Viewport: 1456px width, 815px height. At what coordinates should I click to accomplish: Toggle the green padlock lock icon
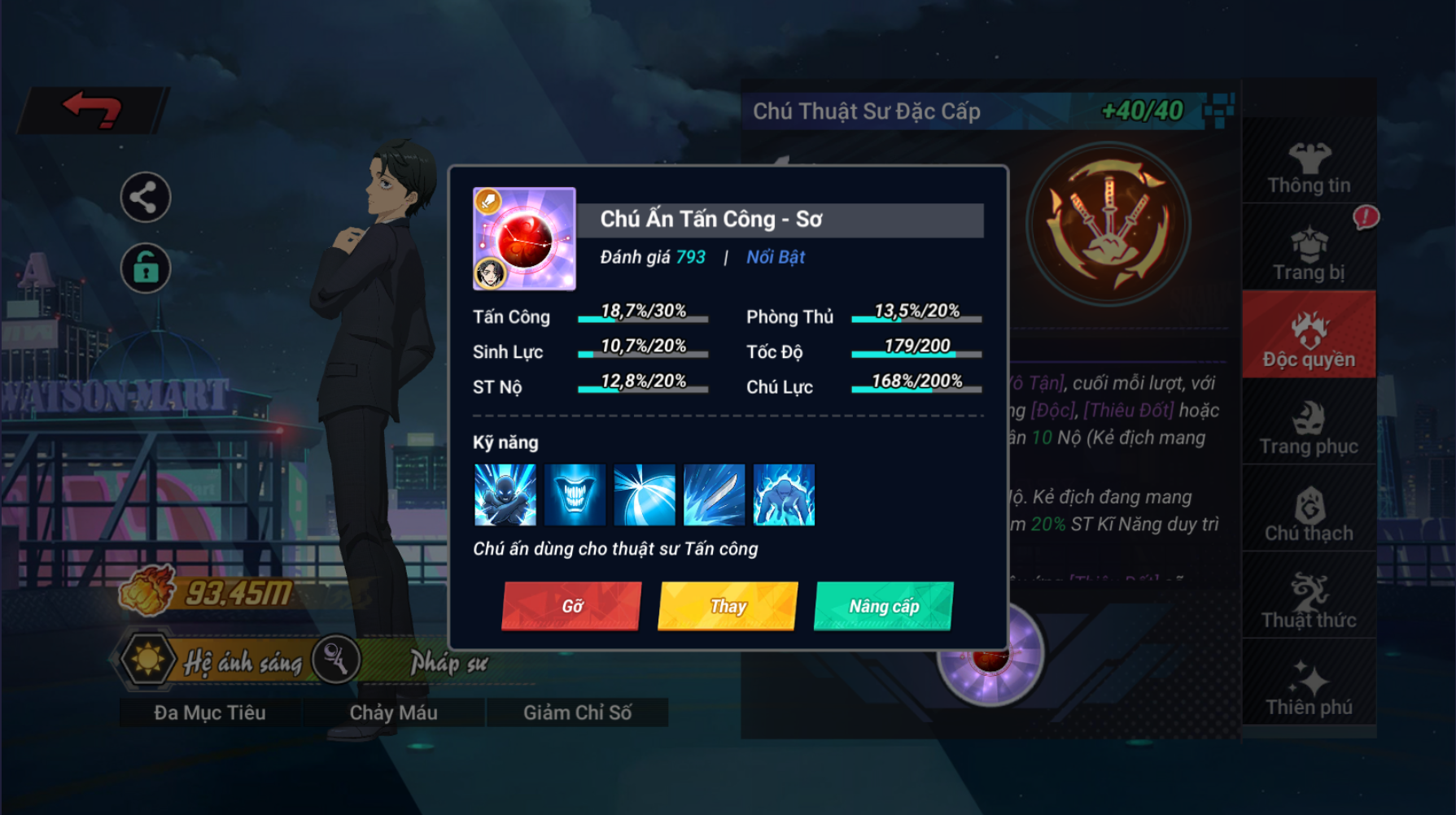pos(145,268)
